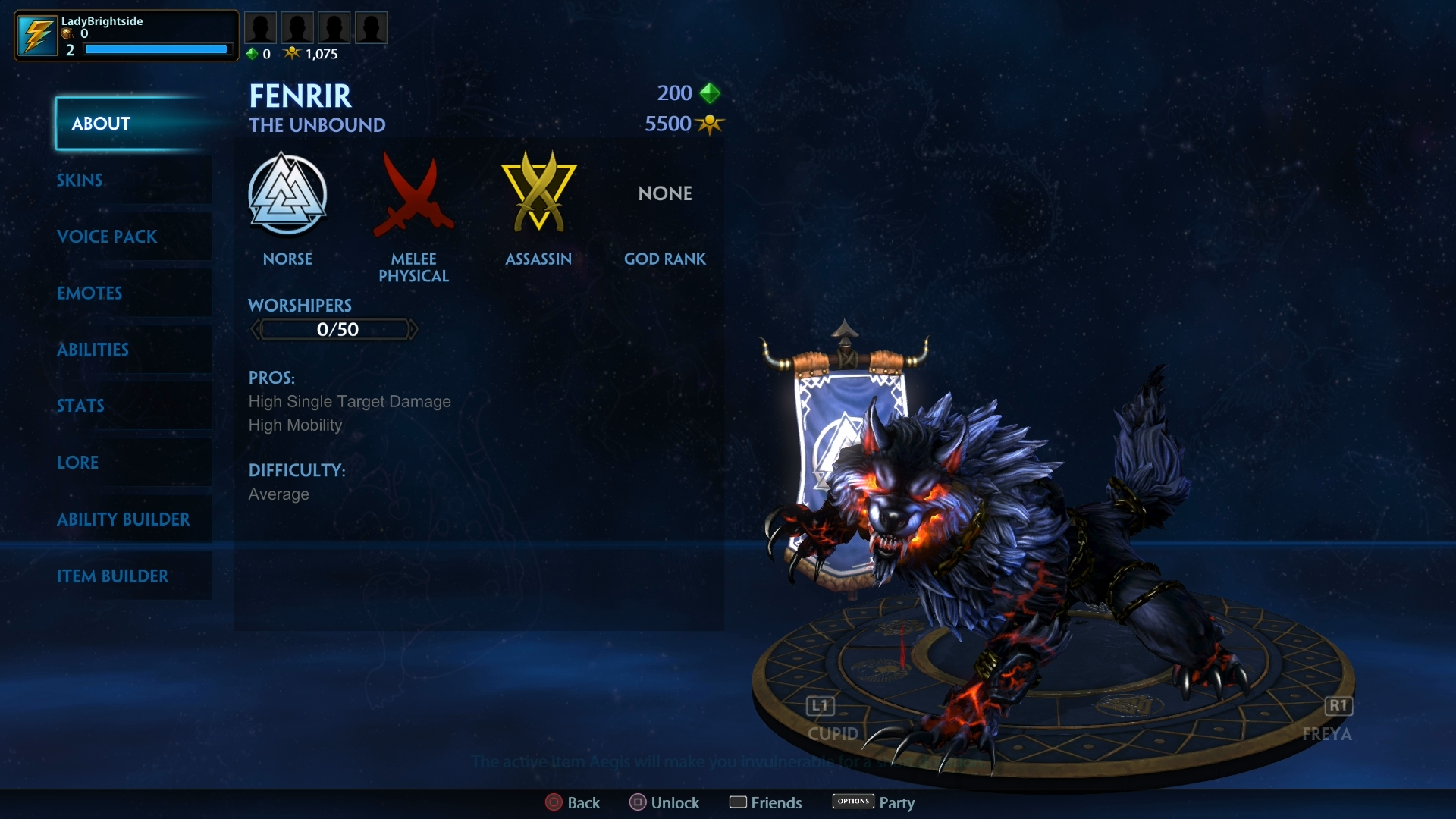Open the Item Builder section

[114, 576]
